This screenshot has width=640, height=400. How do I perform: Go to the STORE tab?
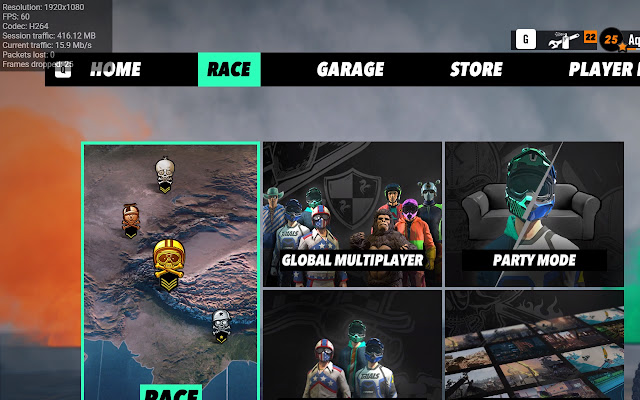tap(476, 70)
